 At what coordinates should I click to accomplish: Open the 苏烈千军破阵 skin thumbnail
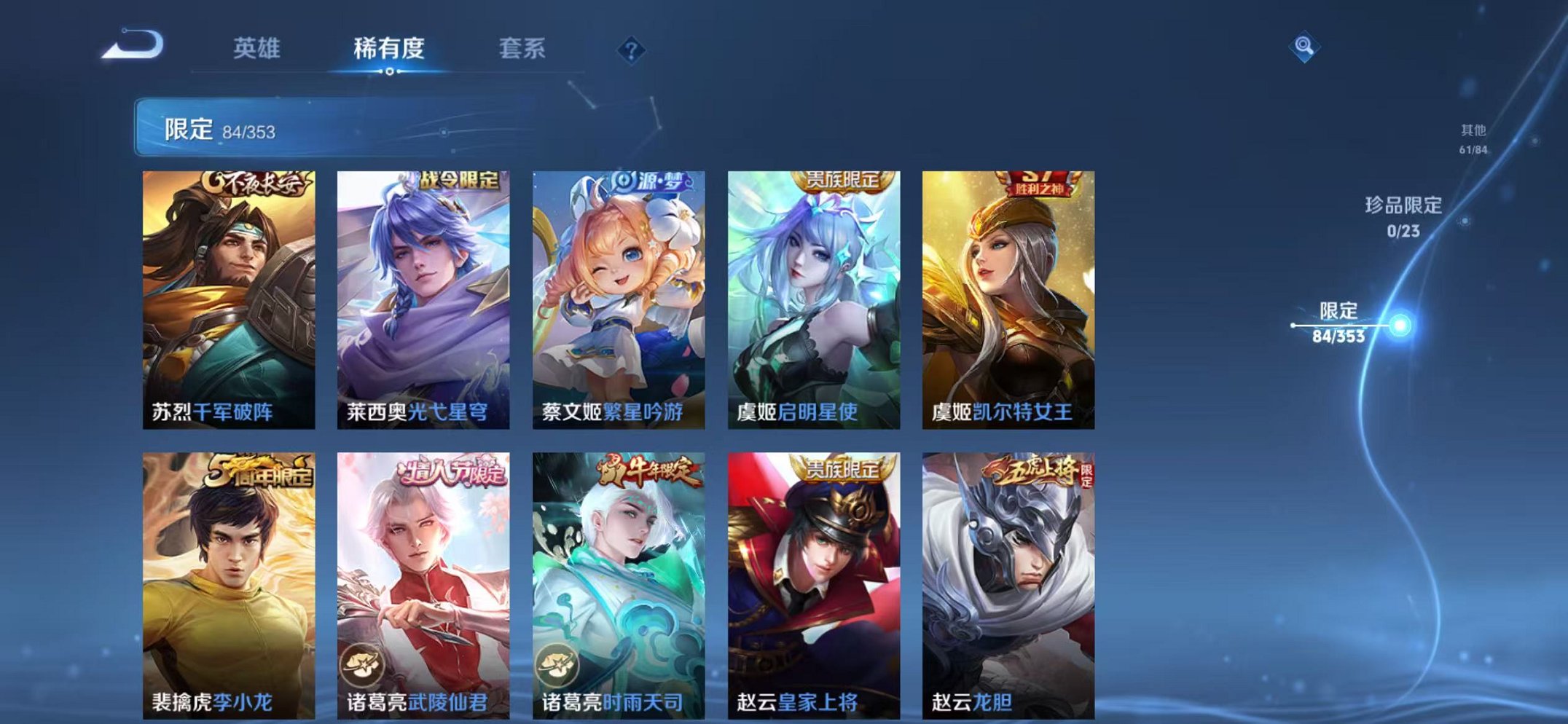coord(226,291)
